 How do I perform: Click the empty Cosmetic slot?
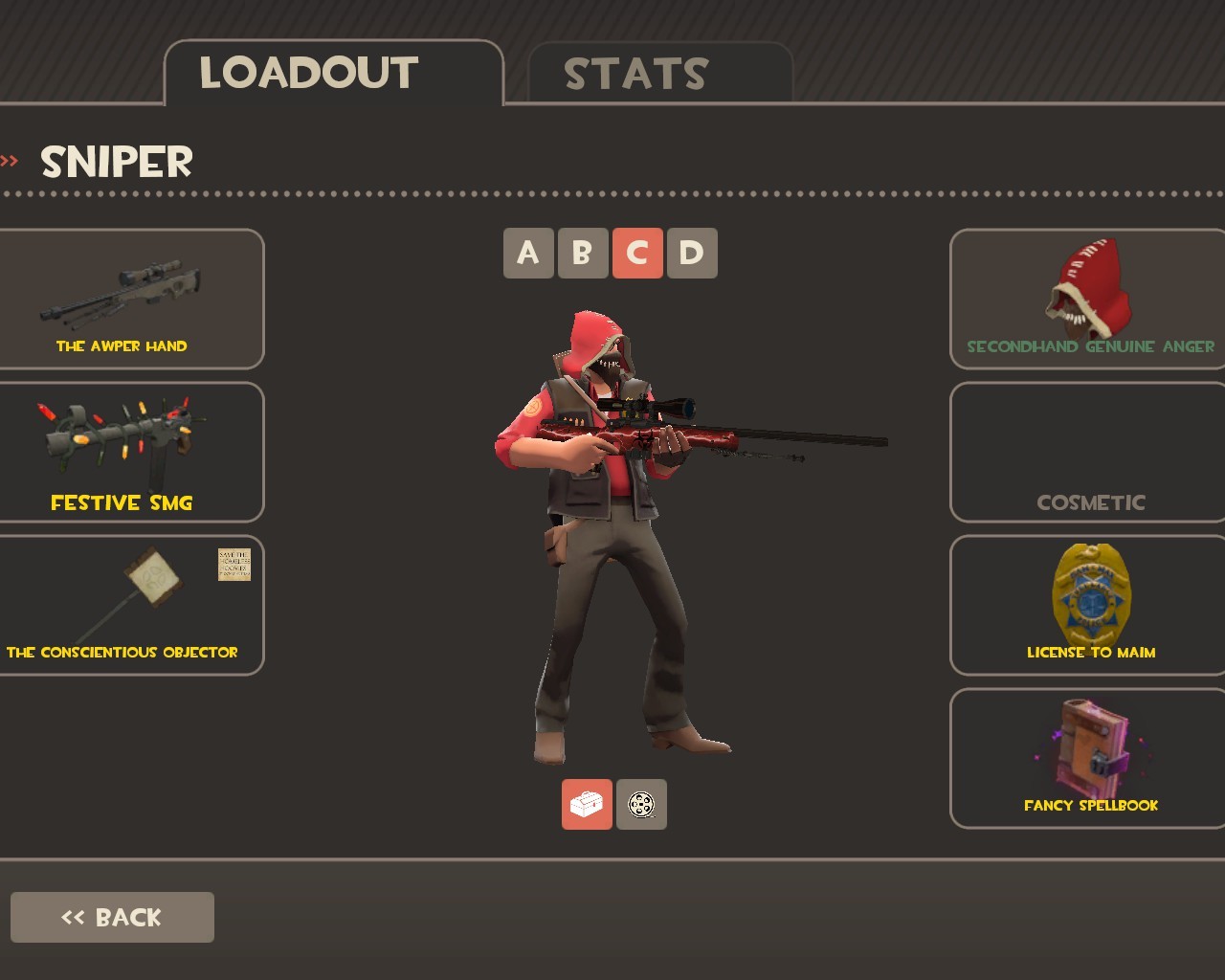pos(1089,452)
